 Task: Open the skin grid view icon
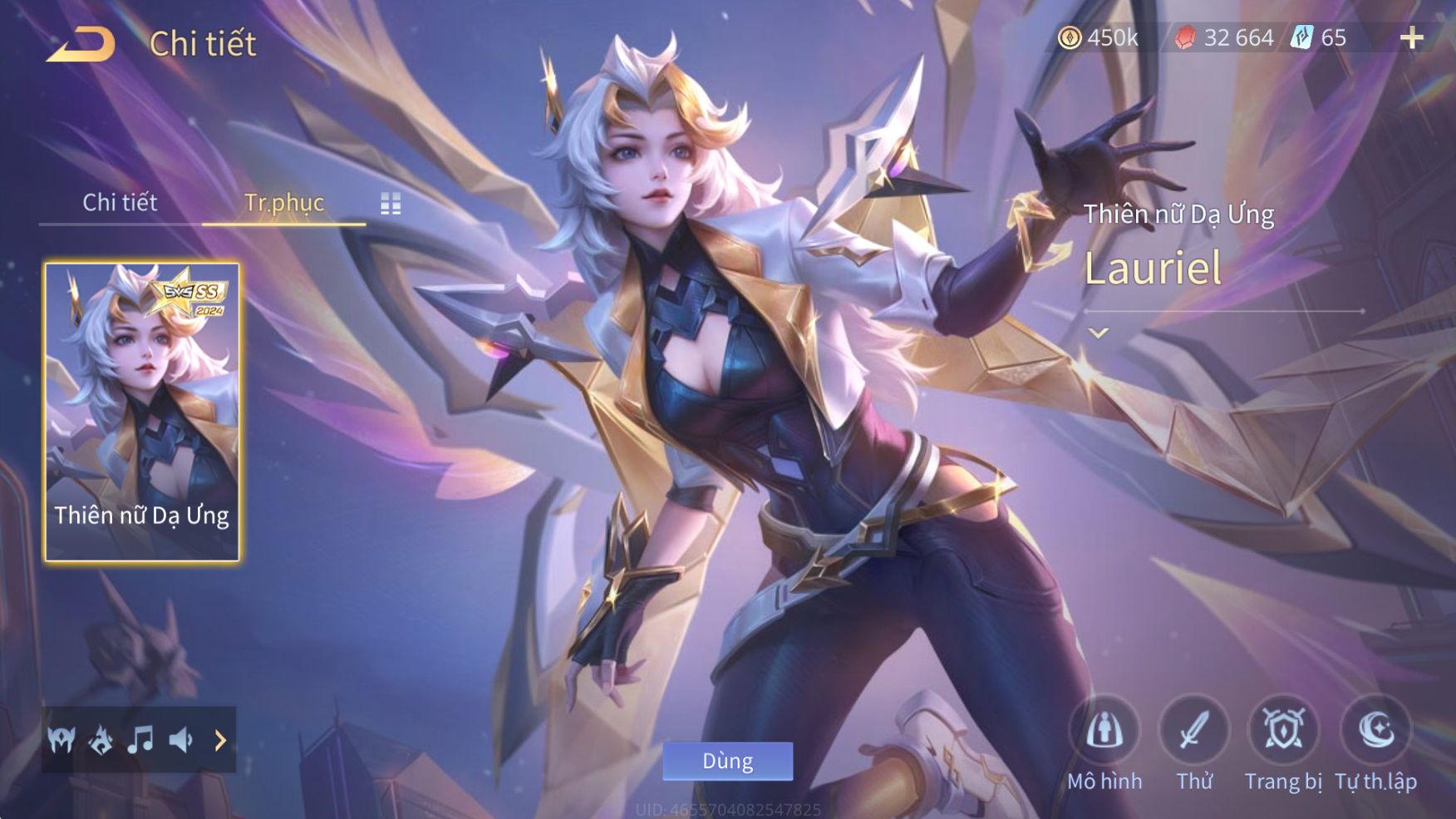pos(391,204)
